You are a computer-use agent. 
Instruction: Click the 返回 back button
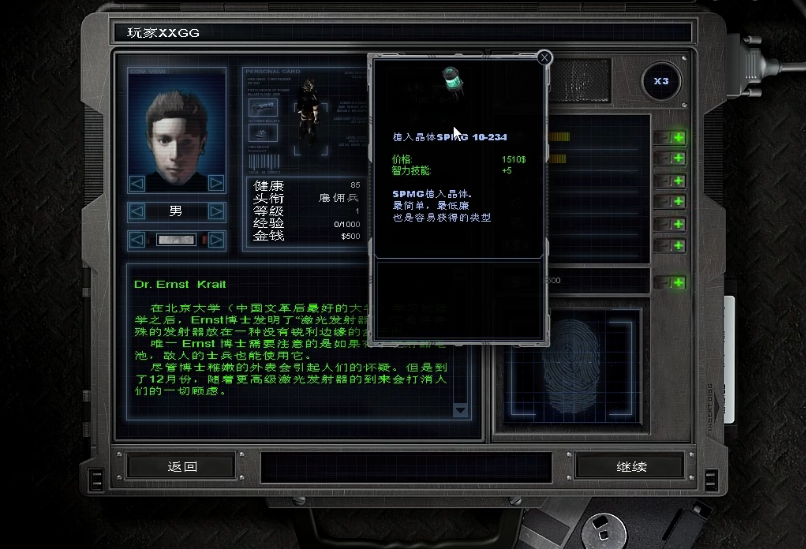(x=182, y=466)
